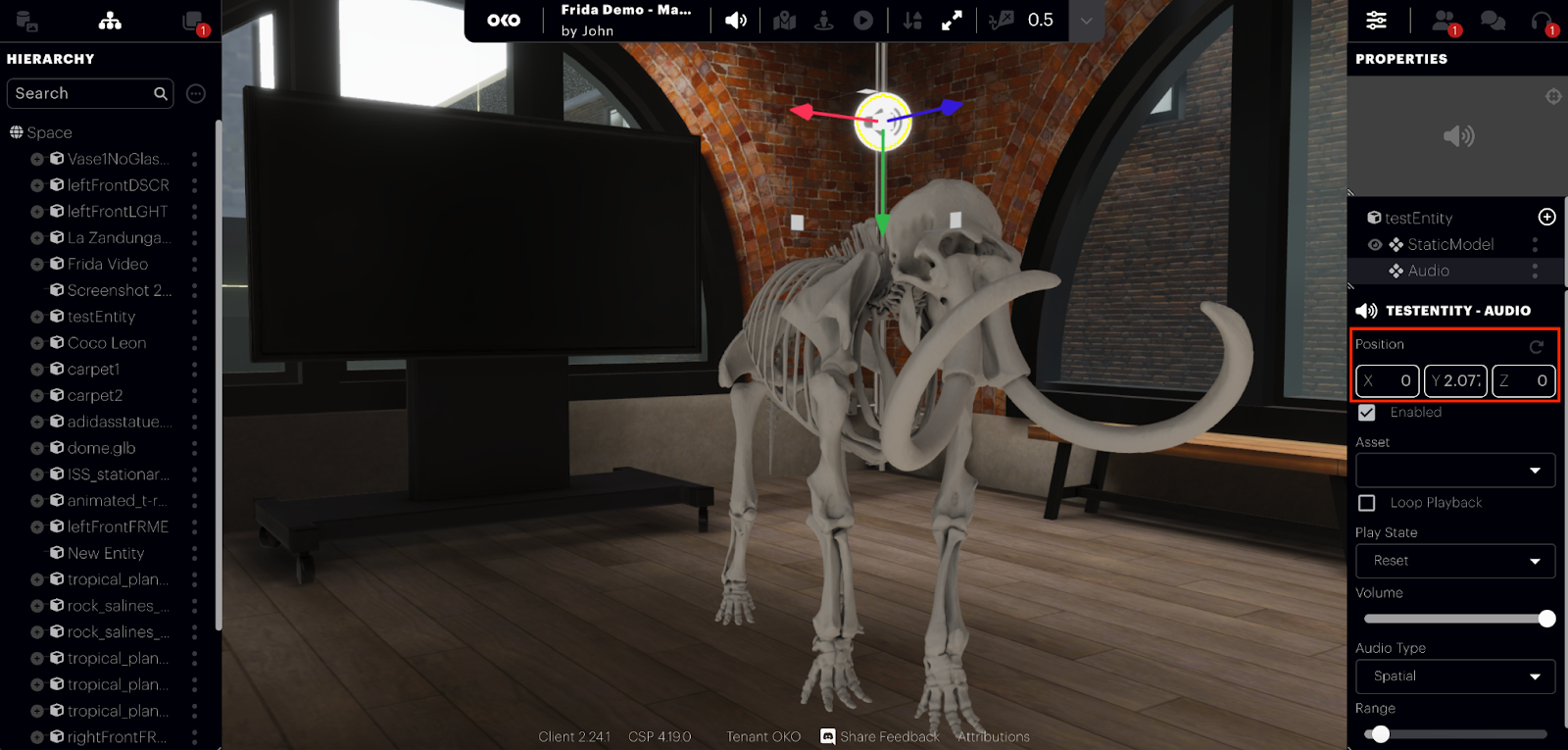
Task: Select the New Entity row
Action: (x=106, y=553)
